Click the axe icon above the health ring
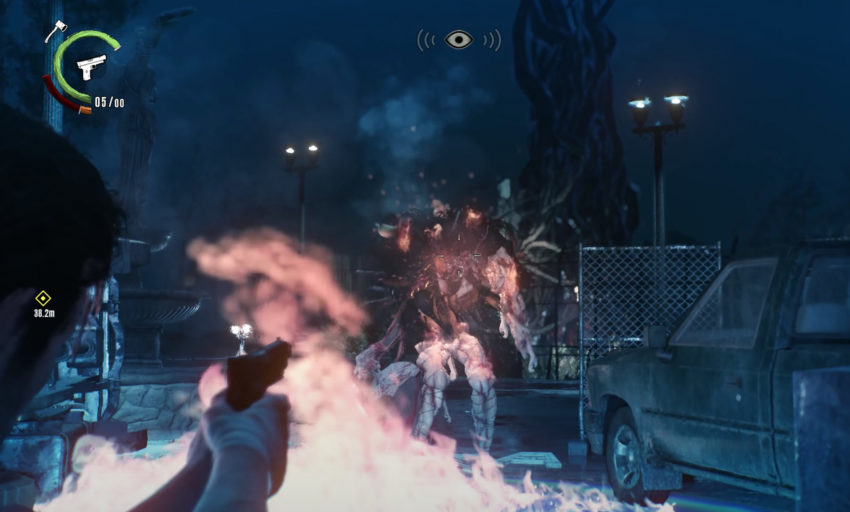The height and width of the screenshot is (512, 850). (x=55, y=31)
